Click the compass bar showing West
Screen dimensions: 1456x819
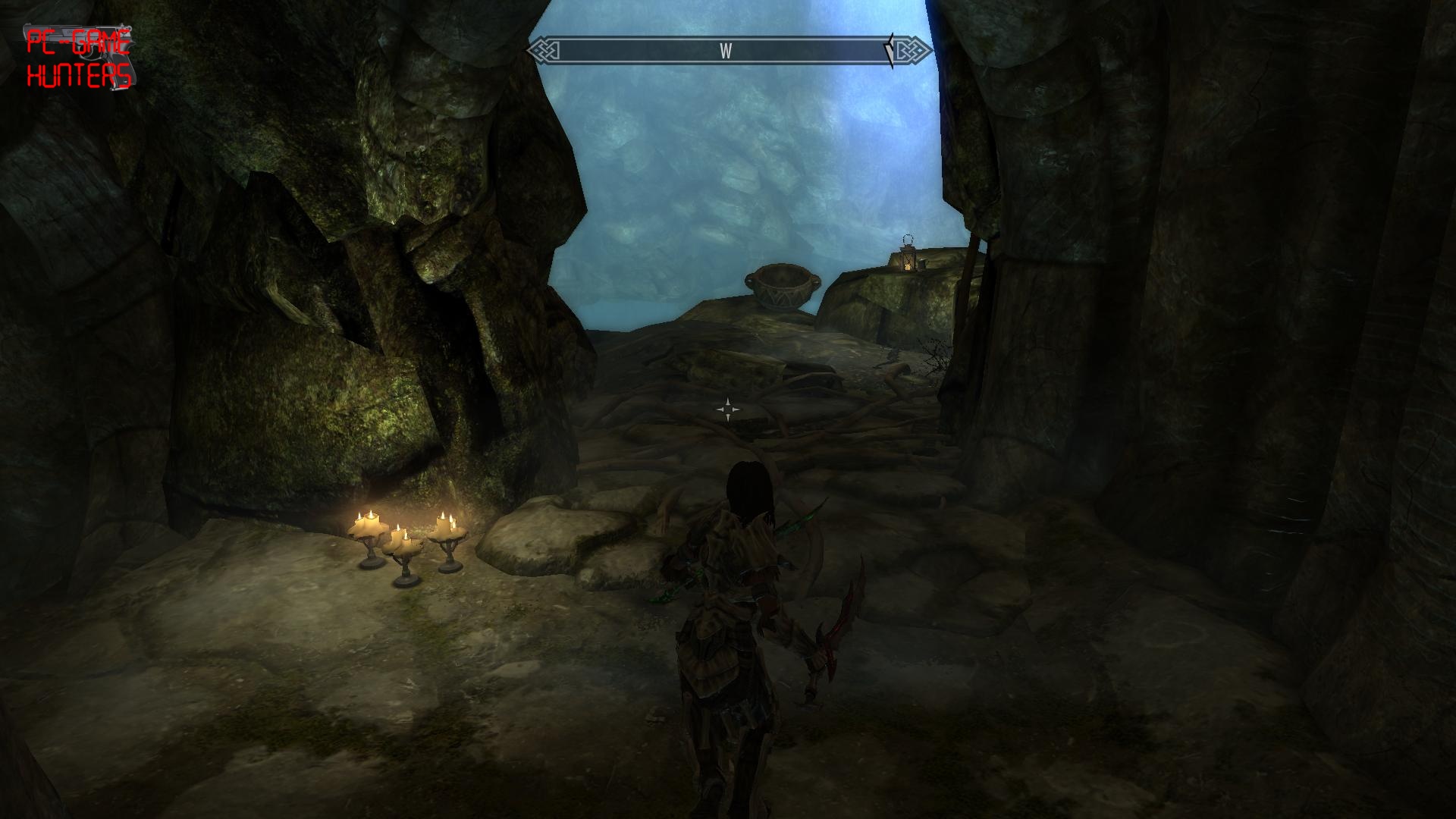click(729, 51)
